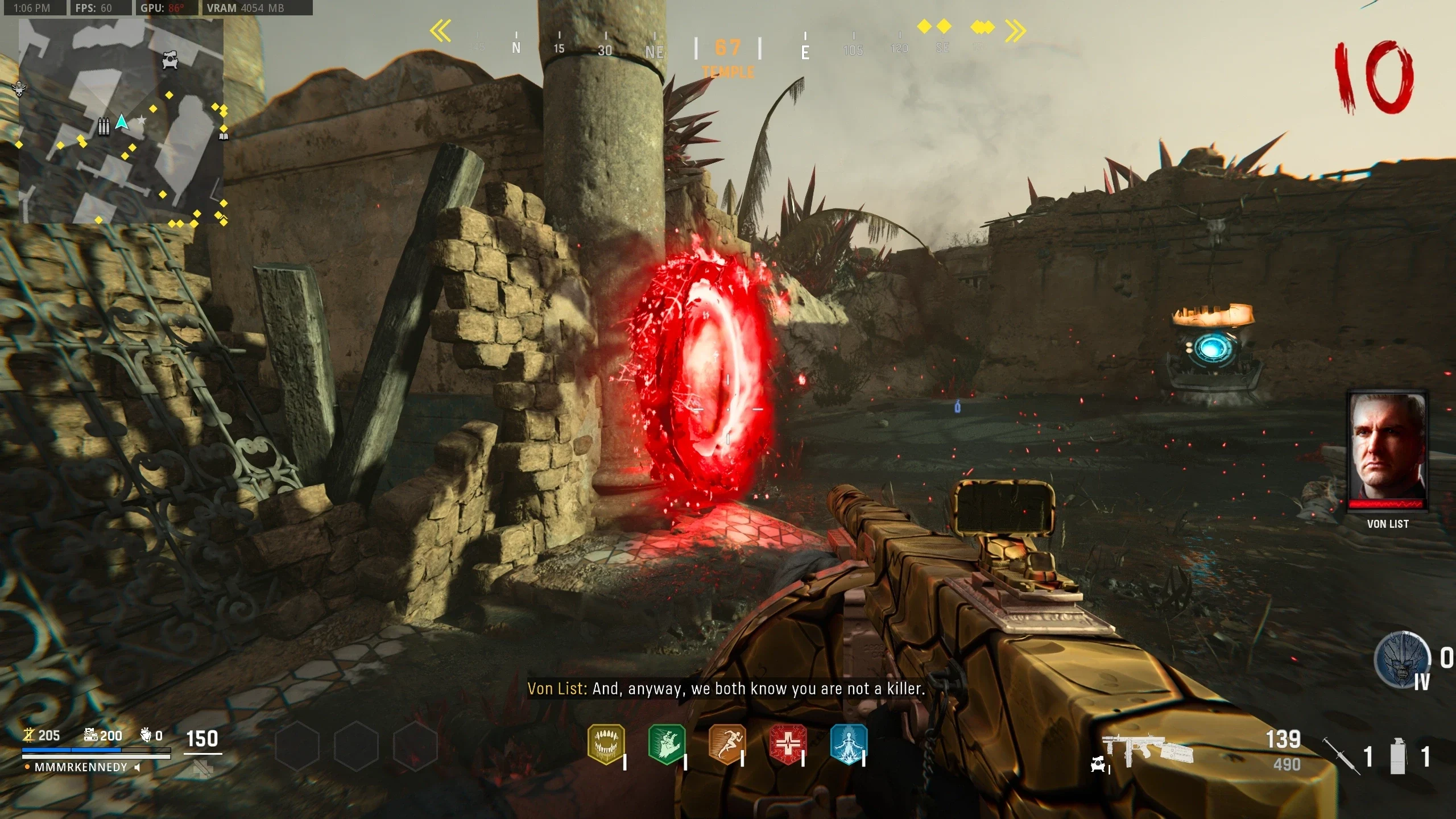The height and width of the screenshot is (819, 1456).
Task: Click the Von List character portrait
Action: point(1388,449)
